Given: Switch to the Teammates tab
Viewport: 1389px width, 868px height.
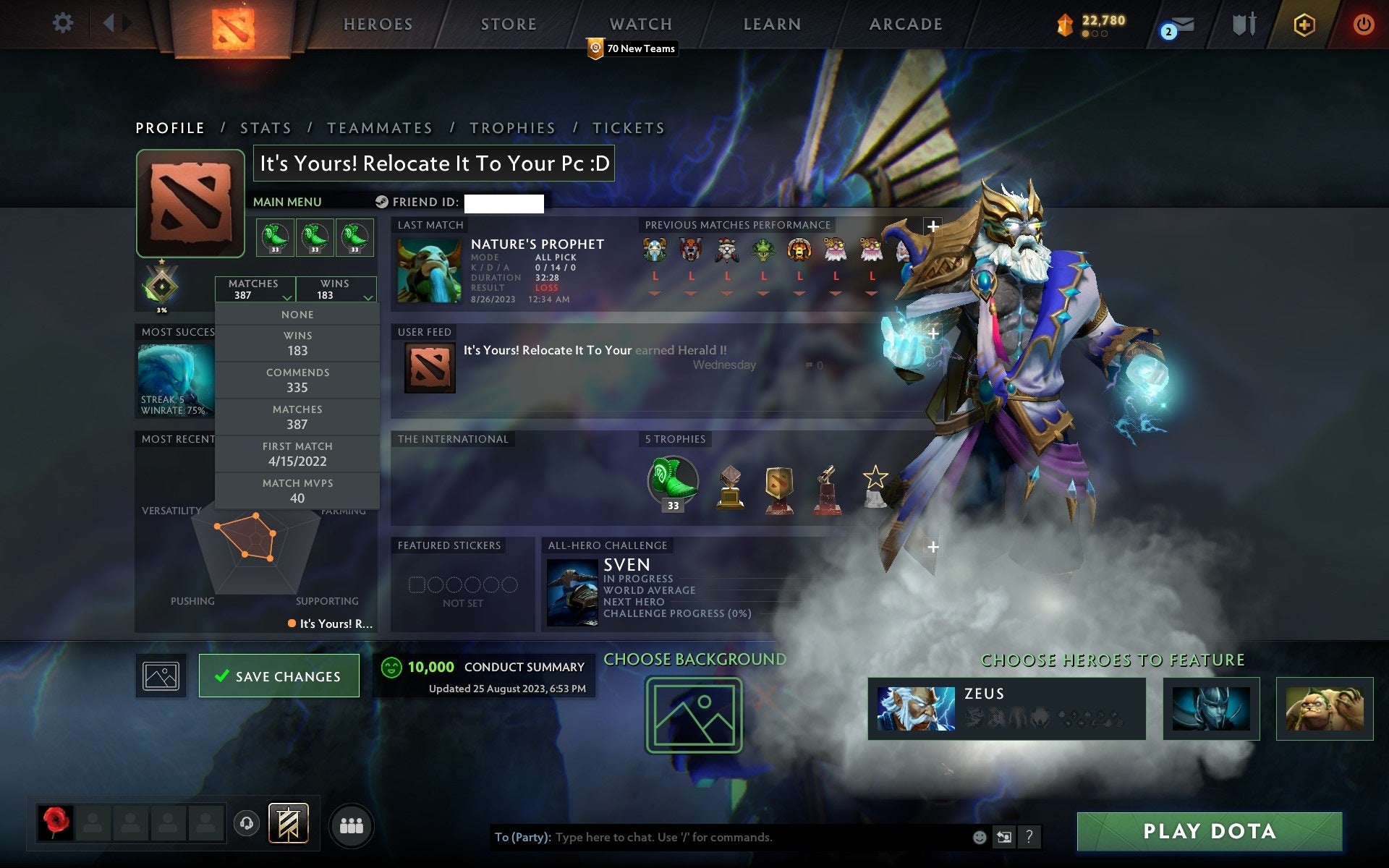Looking at the screenshot, I should pyautogui.click(x=380, y=127).
